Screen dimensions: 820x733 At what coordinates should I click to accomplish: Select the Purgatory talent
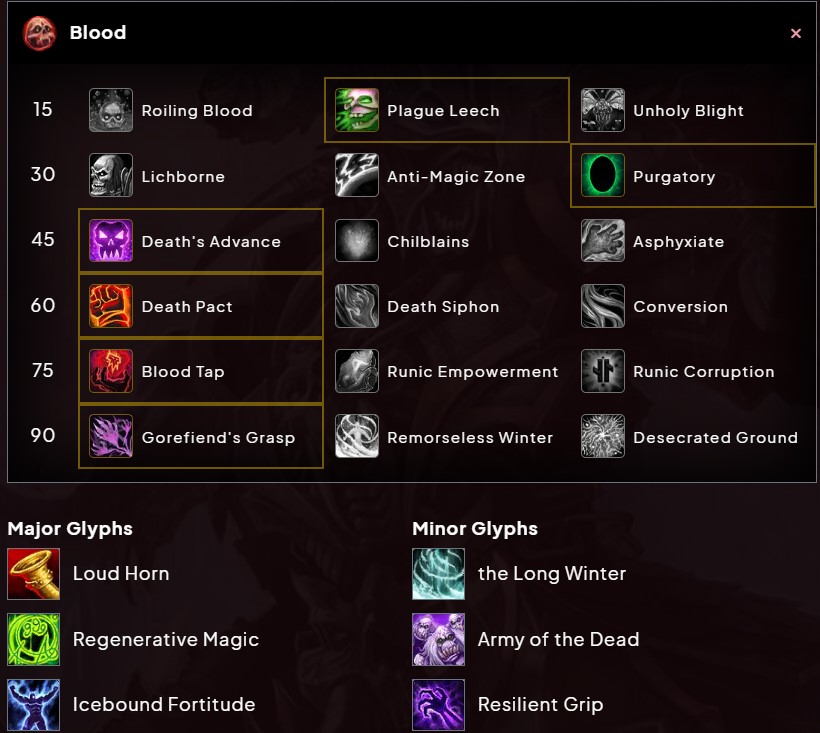tap(674, 177)
